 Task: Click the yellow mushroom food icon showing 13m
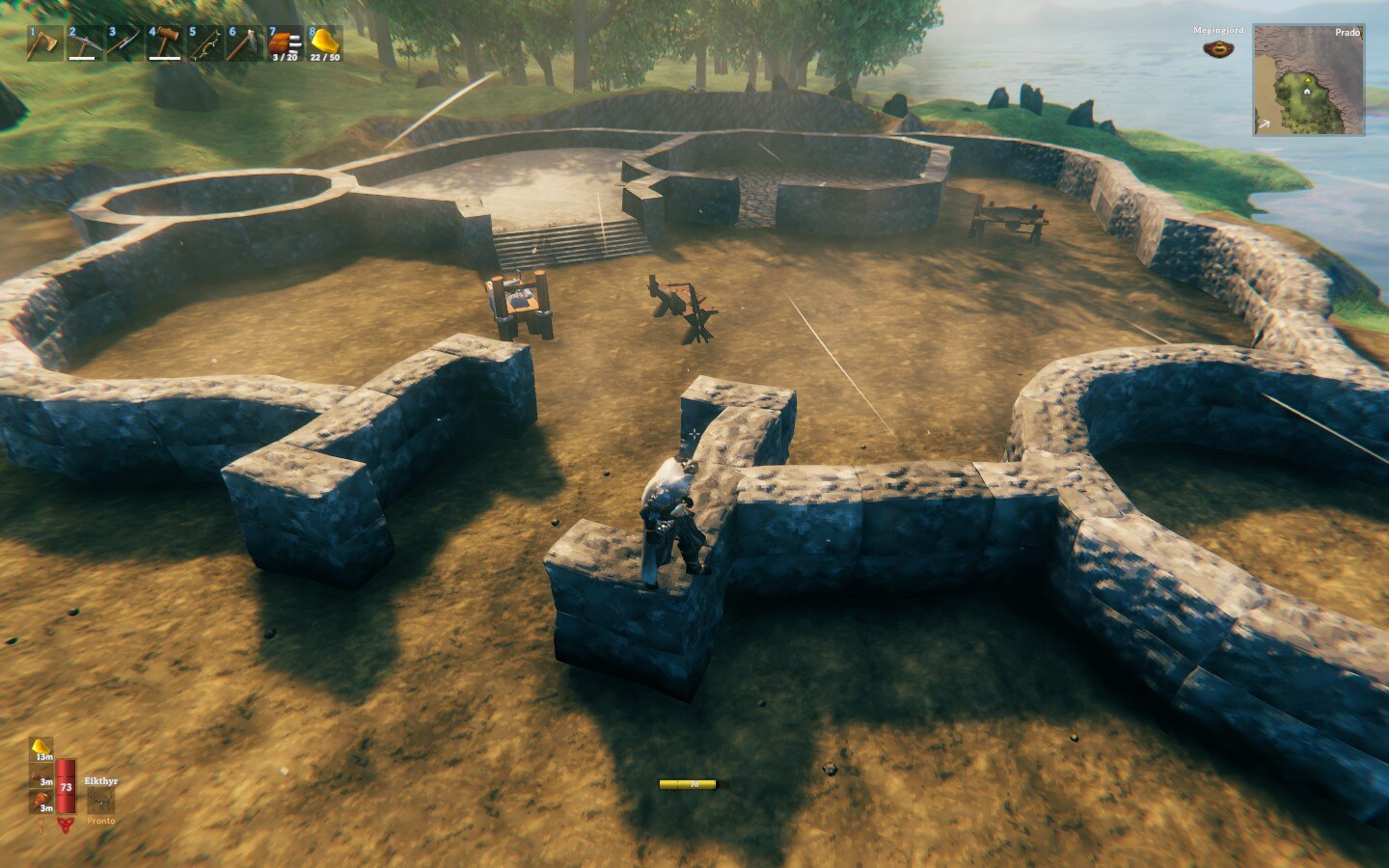click(41, 747)
